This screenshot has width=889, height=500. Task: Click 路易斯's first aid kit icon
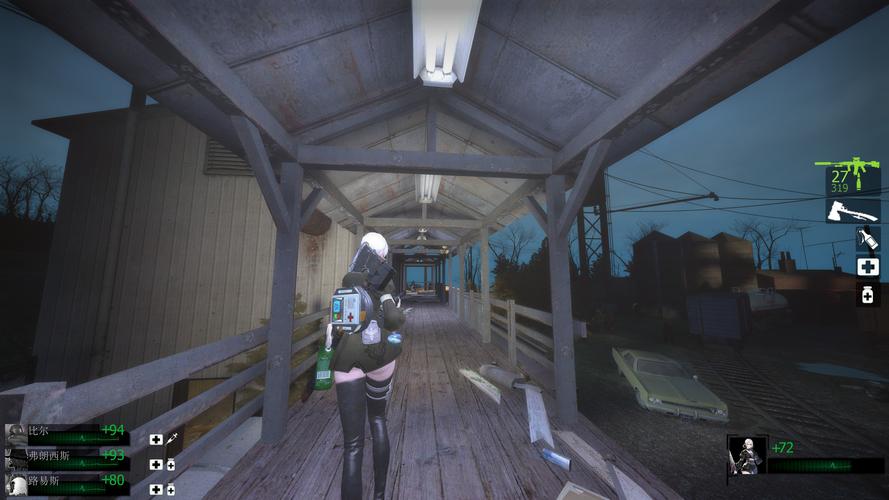[156, 490]
